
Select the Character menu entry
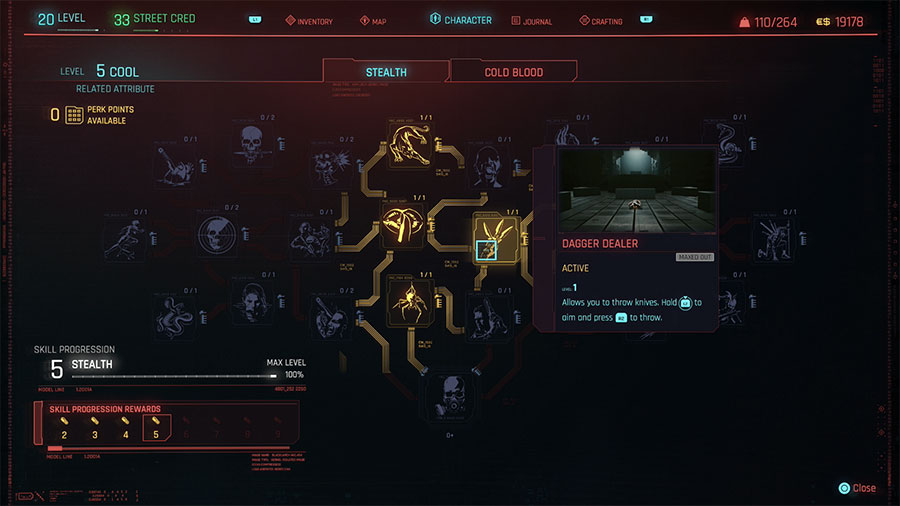coord(461,20)
